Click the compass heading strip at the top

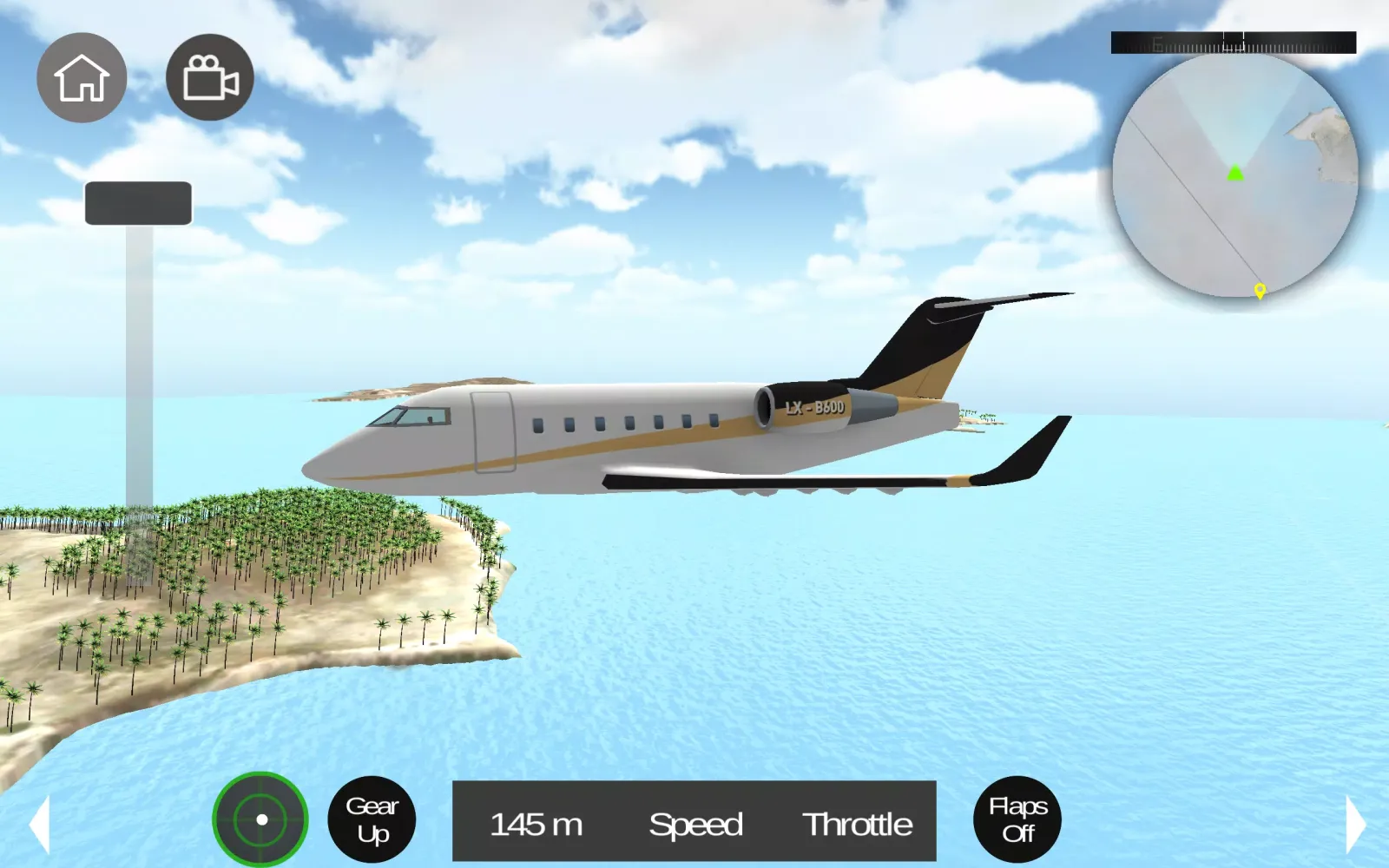[x=1233, y=41]
